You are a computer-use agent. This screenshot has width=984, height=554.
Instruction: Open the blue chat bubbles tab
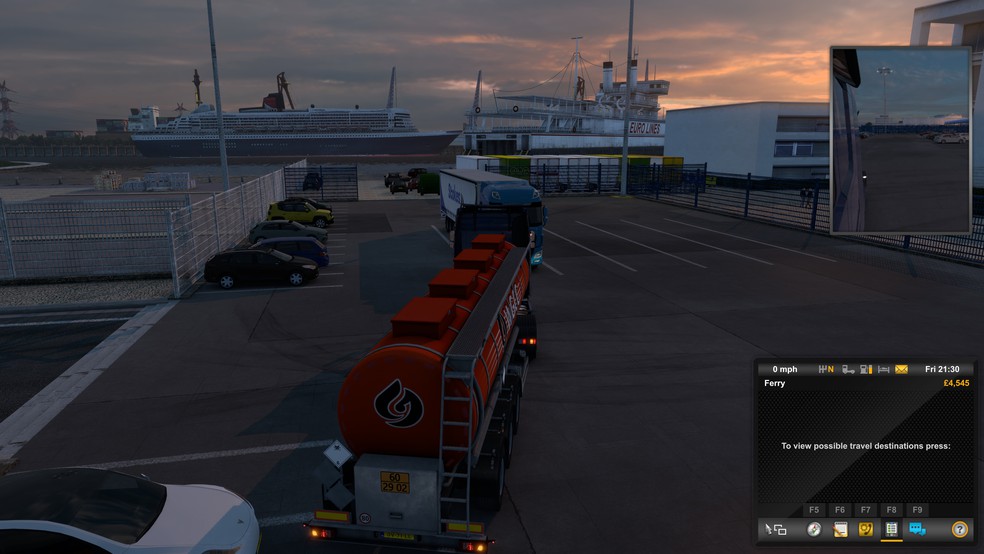pyautogui.click(x=917, y=529)
